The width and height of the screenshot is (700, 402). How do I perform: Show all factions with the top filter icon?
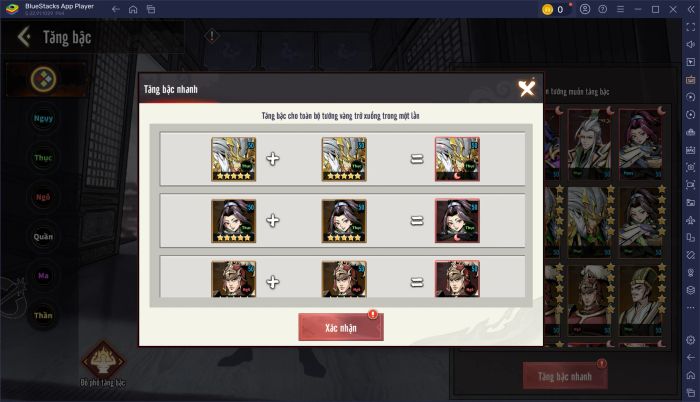44,78
